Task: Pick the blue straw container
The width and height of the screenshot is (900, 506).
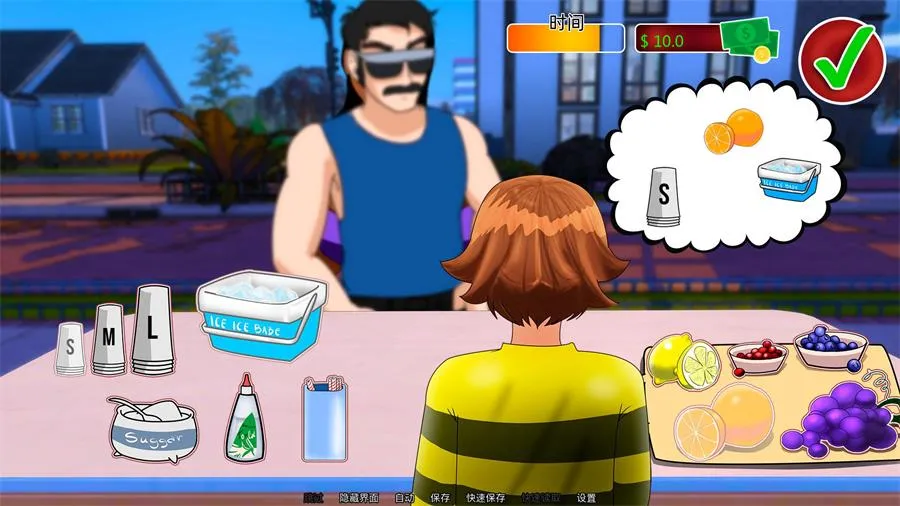Action: pyautogui.click(x=325, y=420)
